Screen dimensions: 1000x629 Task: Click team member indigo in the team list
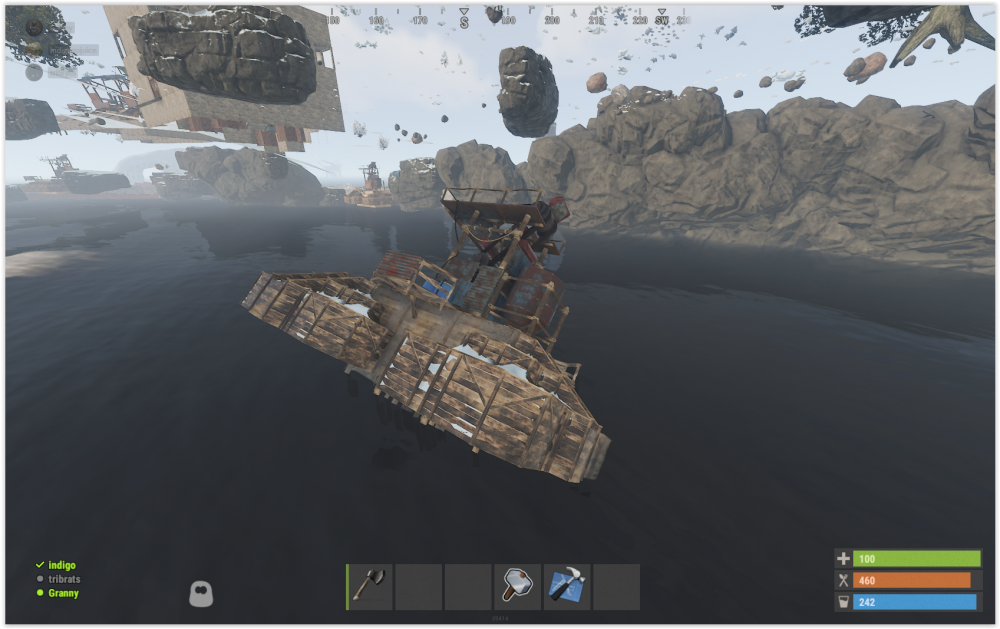point(62,565)
